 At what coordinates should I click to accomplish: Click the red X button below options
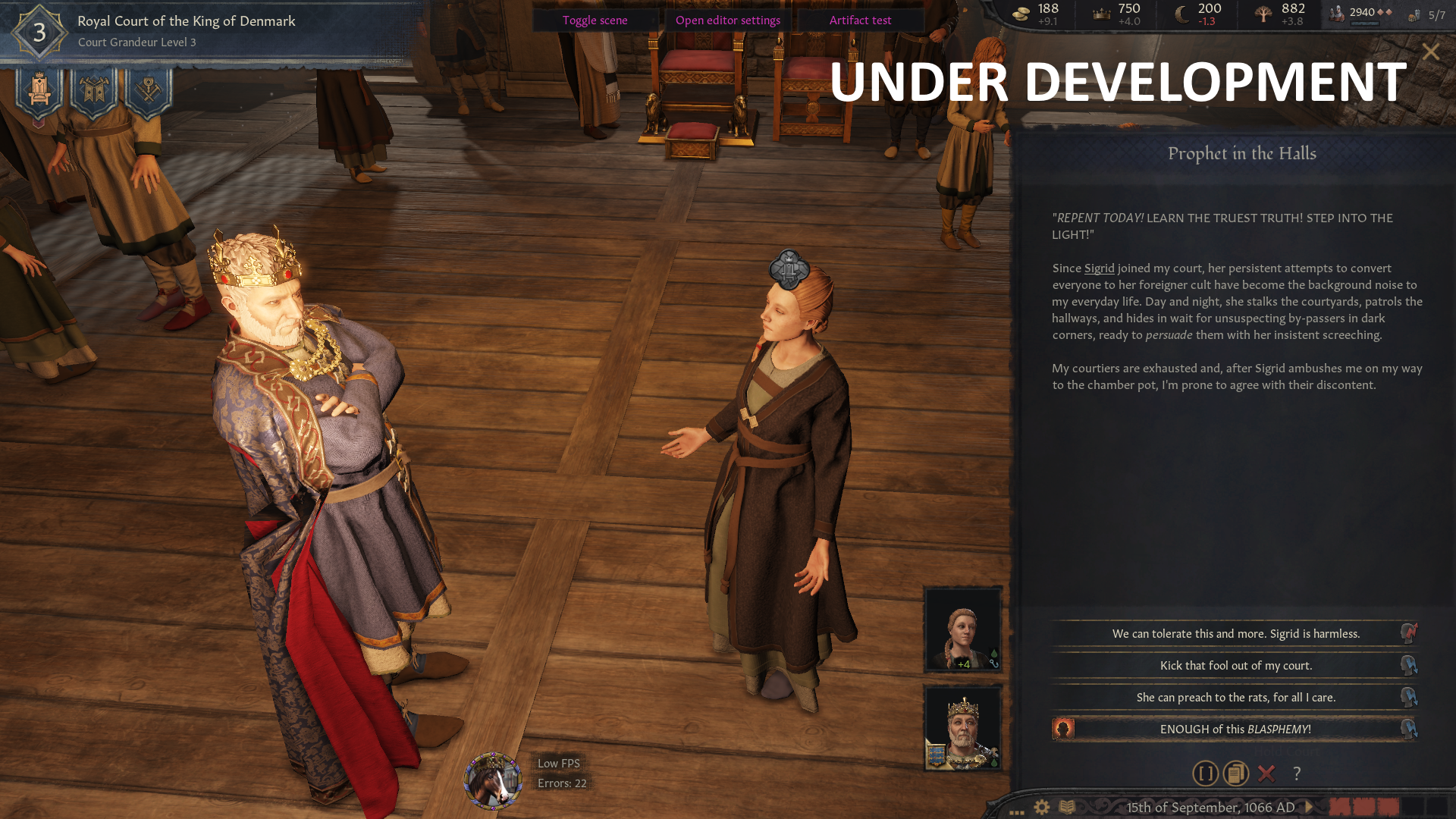tap(1266, 773)
